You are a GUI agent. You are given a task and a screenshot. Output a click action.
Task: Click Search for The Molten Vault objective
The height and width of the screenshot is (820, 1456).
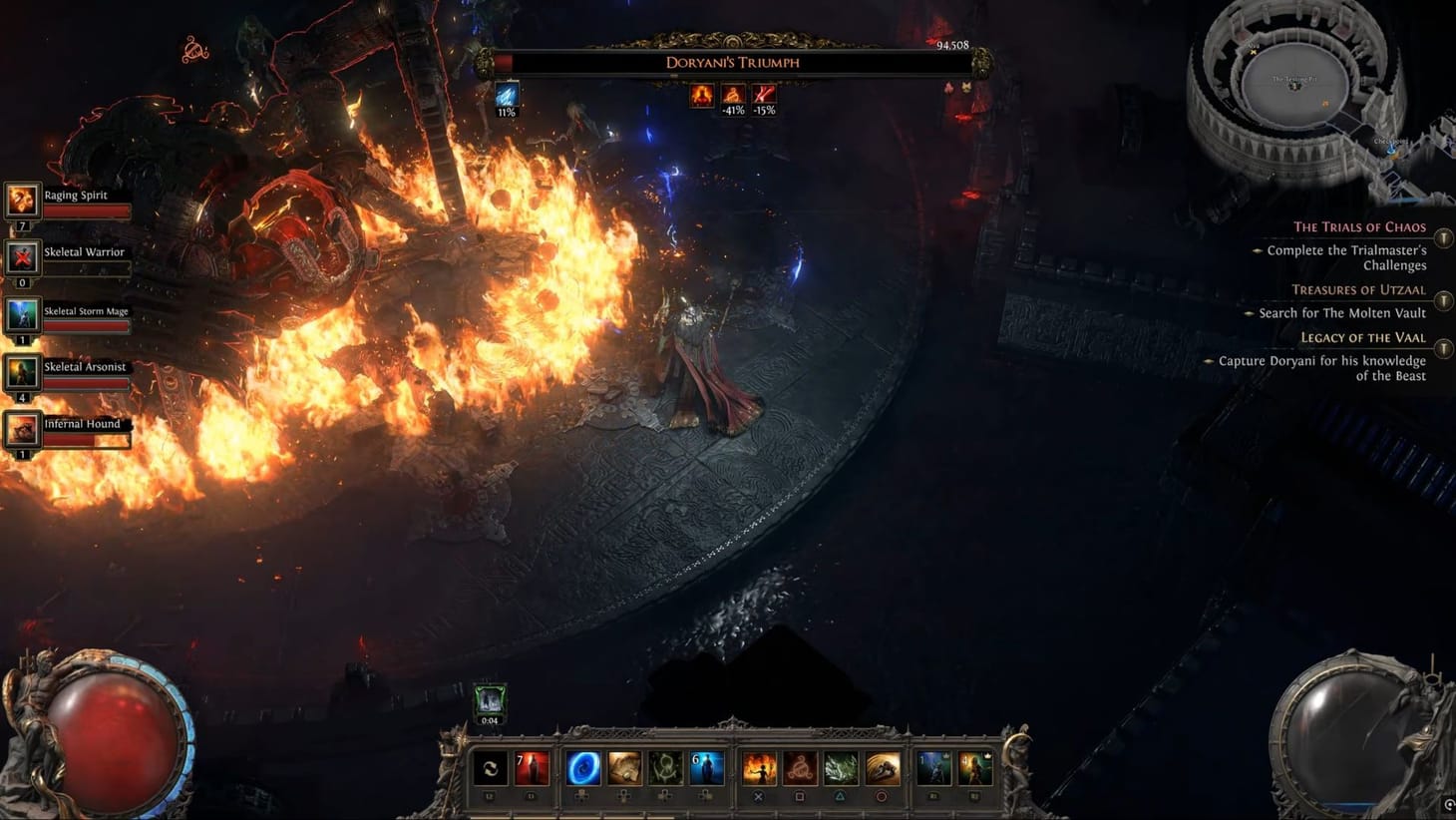click(x=1340, y=312)
